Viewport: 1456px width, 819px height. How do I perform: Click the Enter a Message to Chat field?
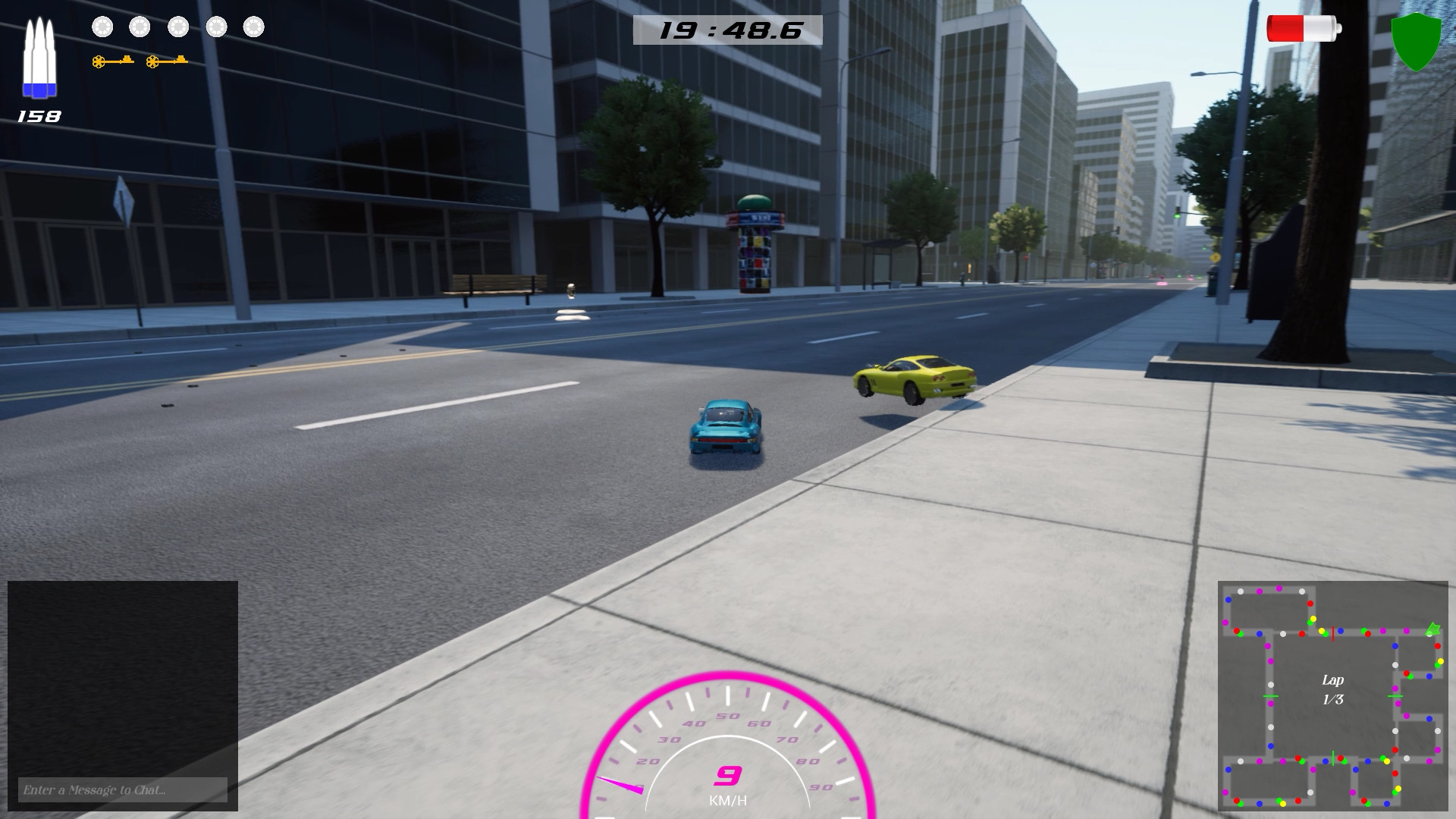click(x=121, y=790)
